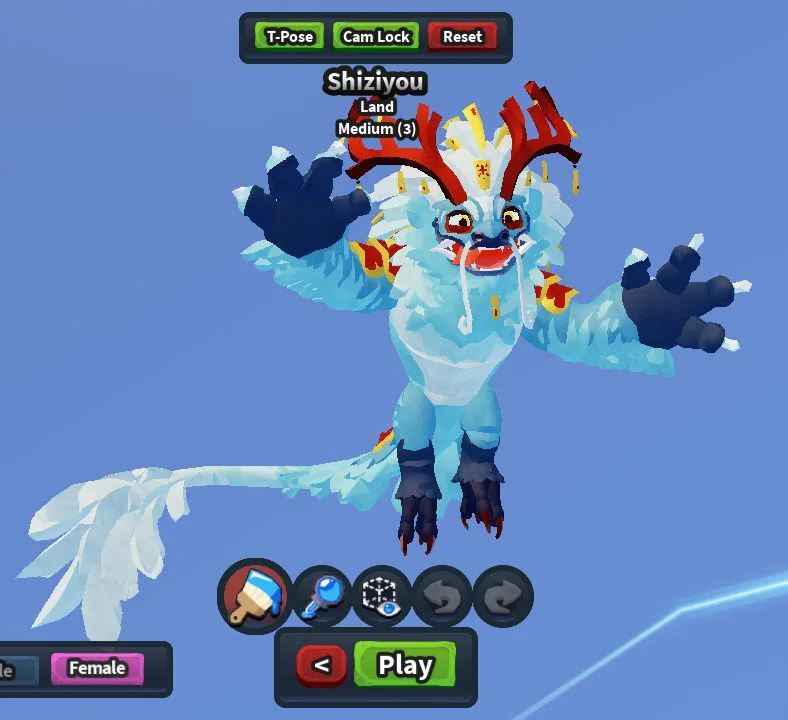Reset the creature view

click(462, 37)
